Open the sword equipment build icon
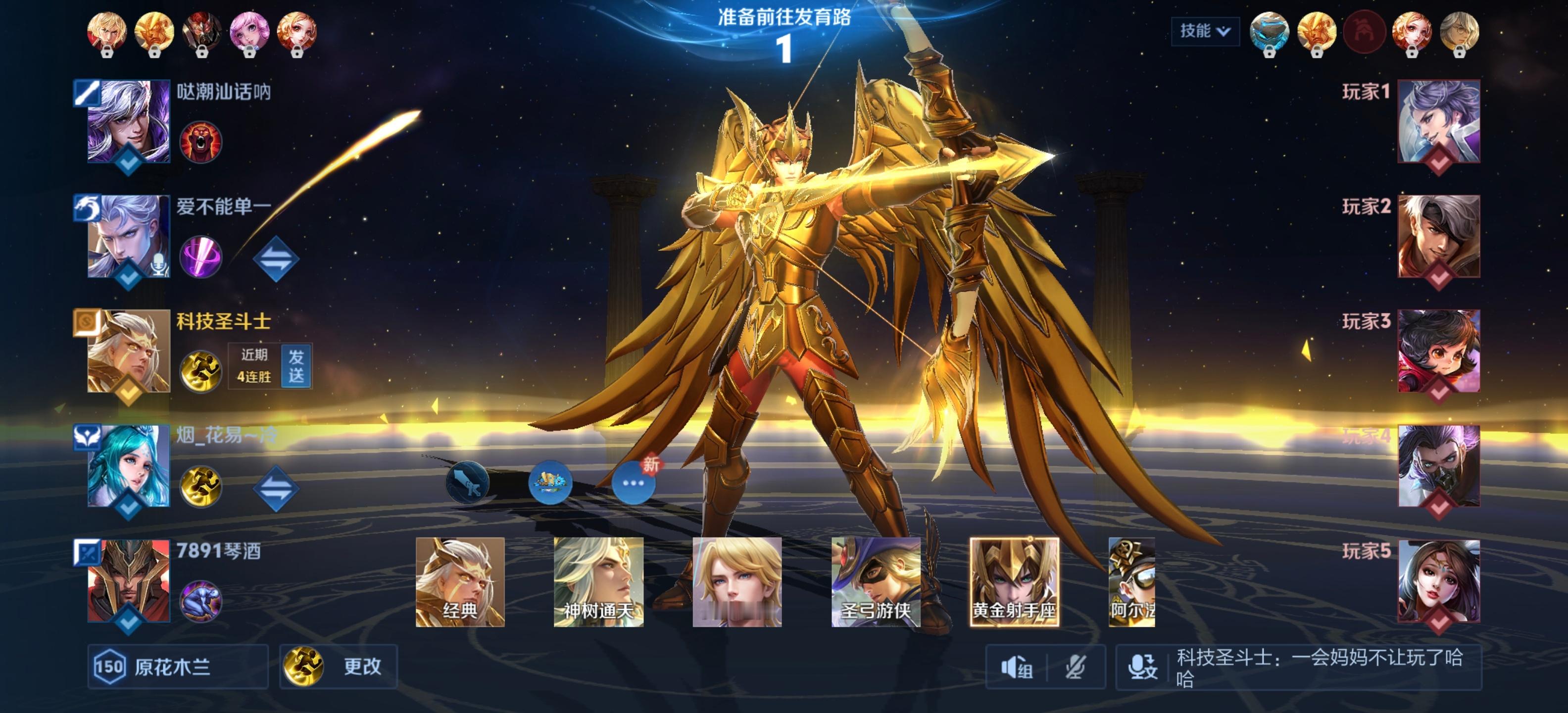The width and height of the screenshot is (1568, 713). 467,483
